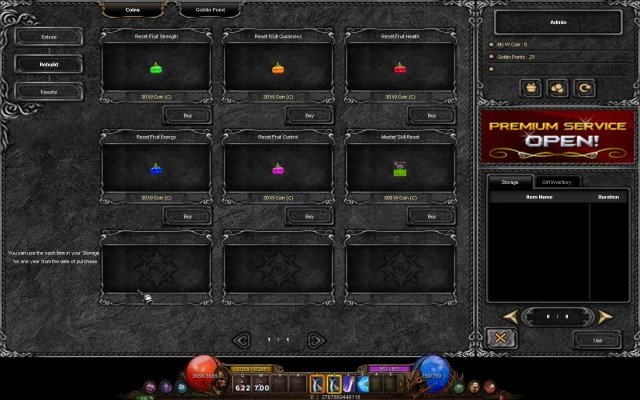Switch to the Coins tab
This screenshot has width=640, height=400.
coord(133,9)
